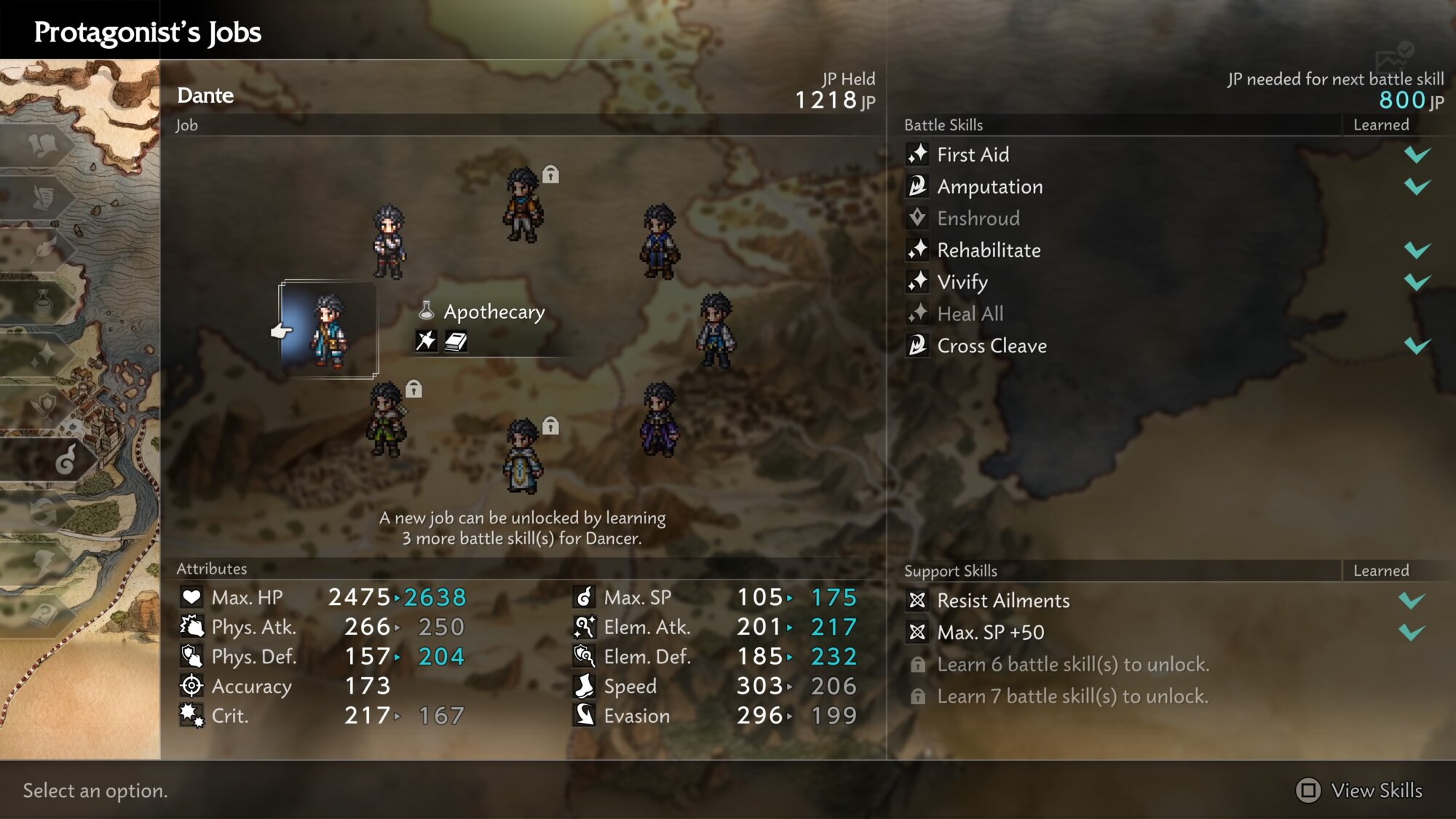The image size is (1456, 819).
Task: Select the Resist Ailments support skill
Action: pyautogui.click(x=1003, y=601)
